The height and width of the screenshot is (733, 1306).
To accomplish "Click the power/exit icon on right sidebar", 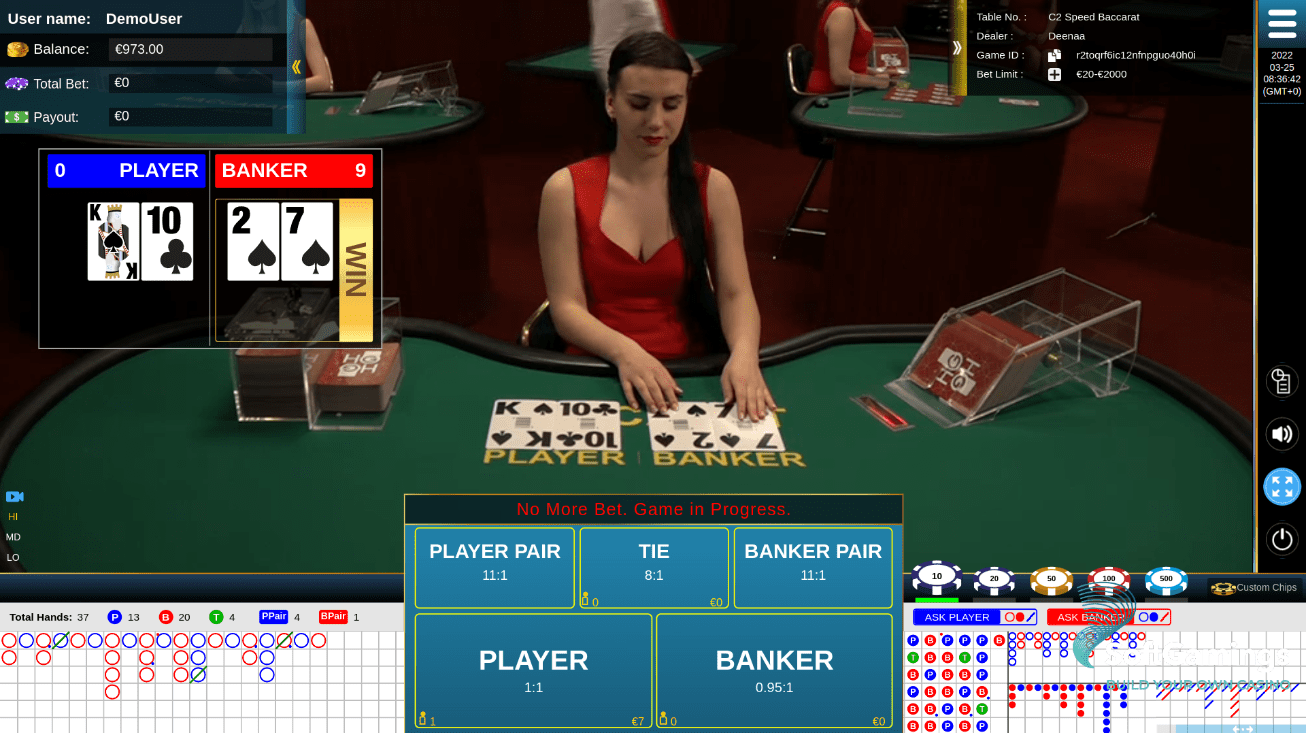I will click(x=1282, y=539).
